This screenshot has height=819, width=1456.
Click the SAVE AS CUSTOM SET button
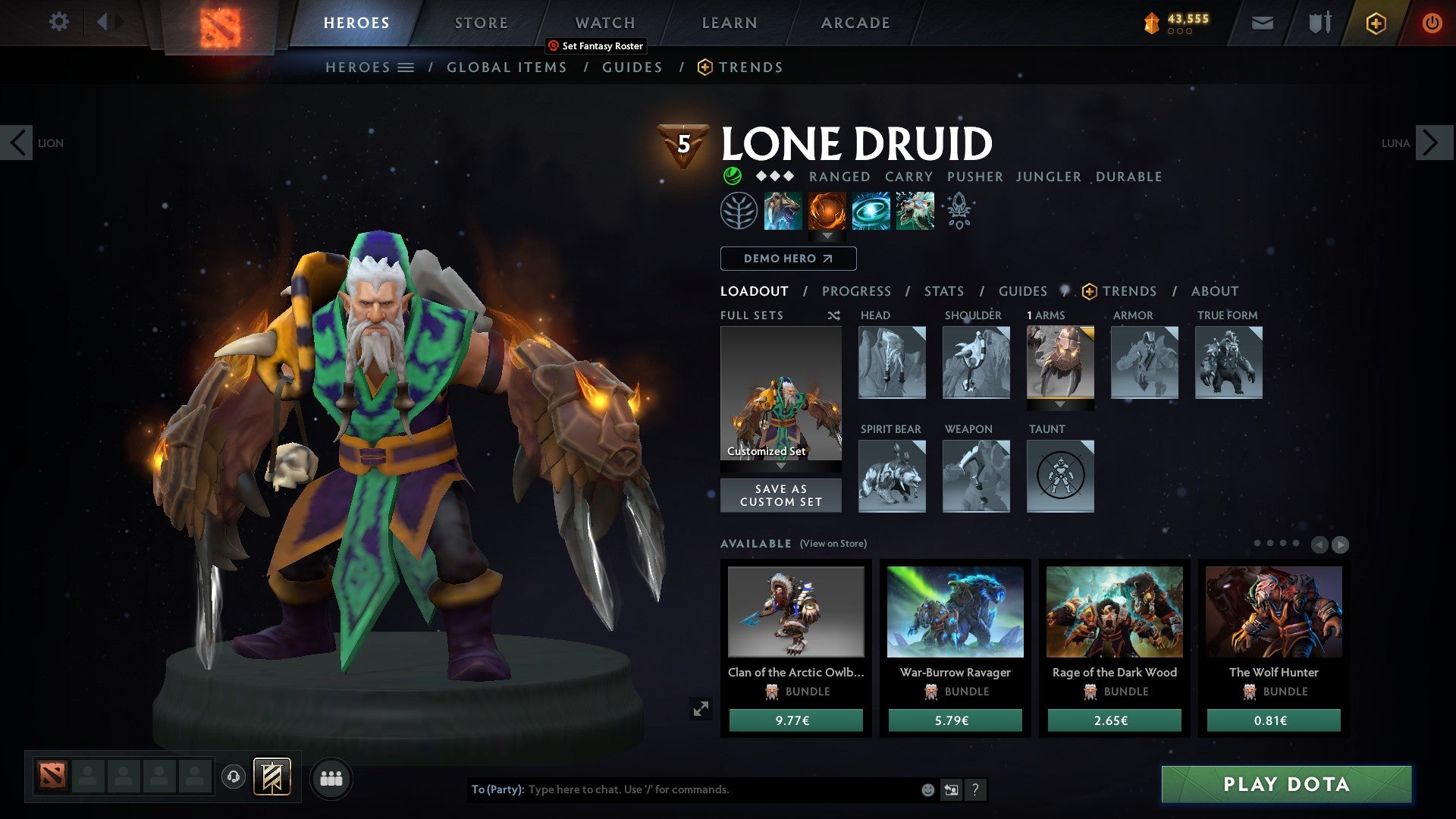(x=780, y=495)
